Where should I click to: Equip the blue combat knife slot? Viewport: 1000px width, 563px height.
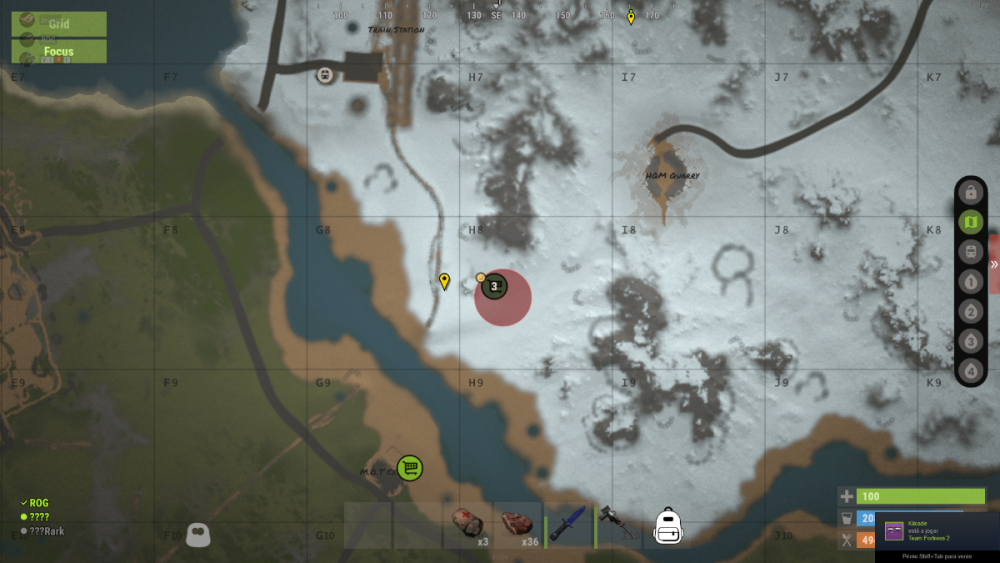[x=568, y=525]
